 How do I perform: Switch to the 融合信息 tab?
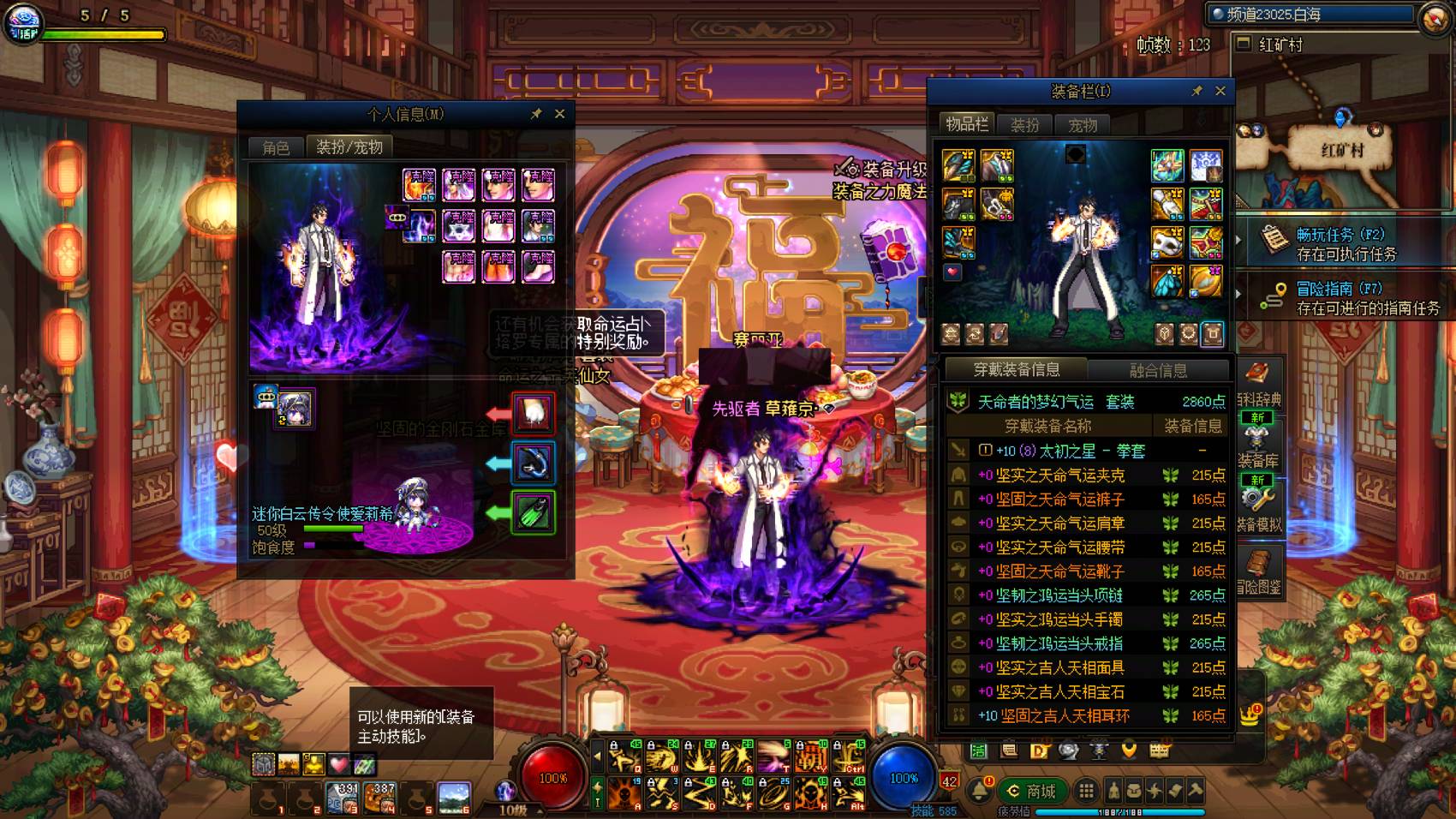coord(1158,370)
